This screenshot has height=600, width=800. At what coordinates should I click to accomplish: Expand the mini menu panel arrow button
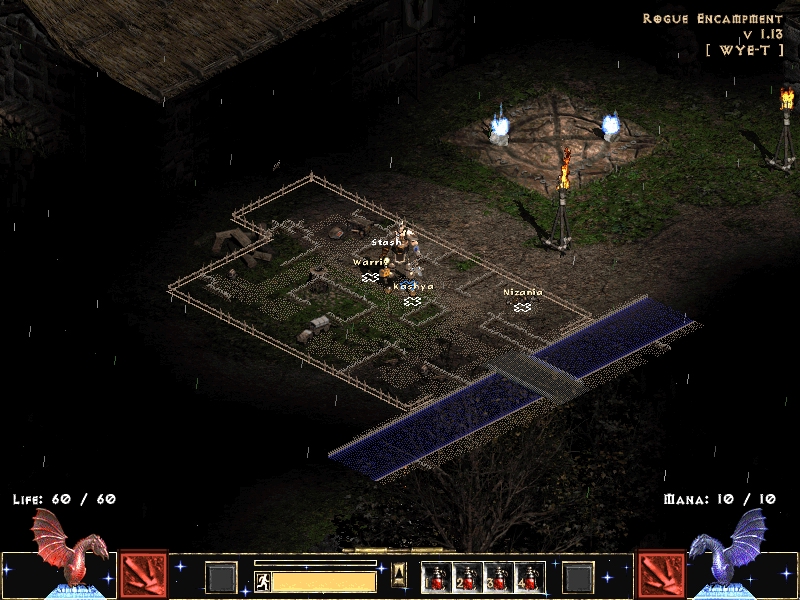click(399, 573)
